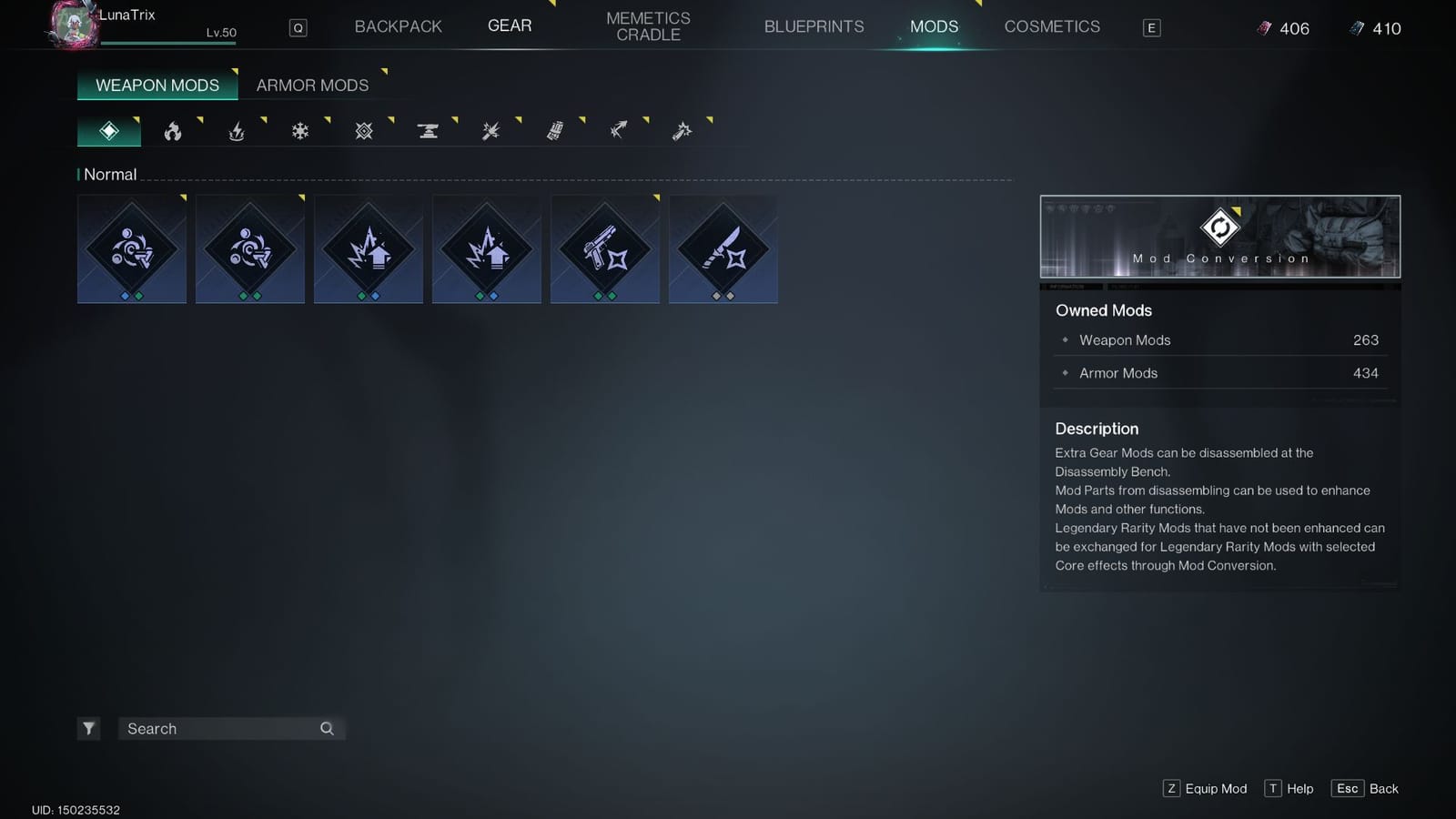Click the Z Equip Mod button

[1205, 788]
